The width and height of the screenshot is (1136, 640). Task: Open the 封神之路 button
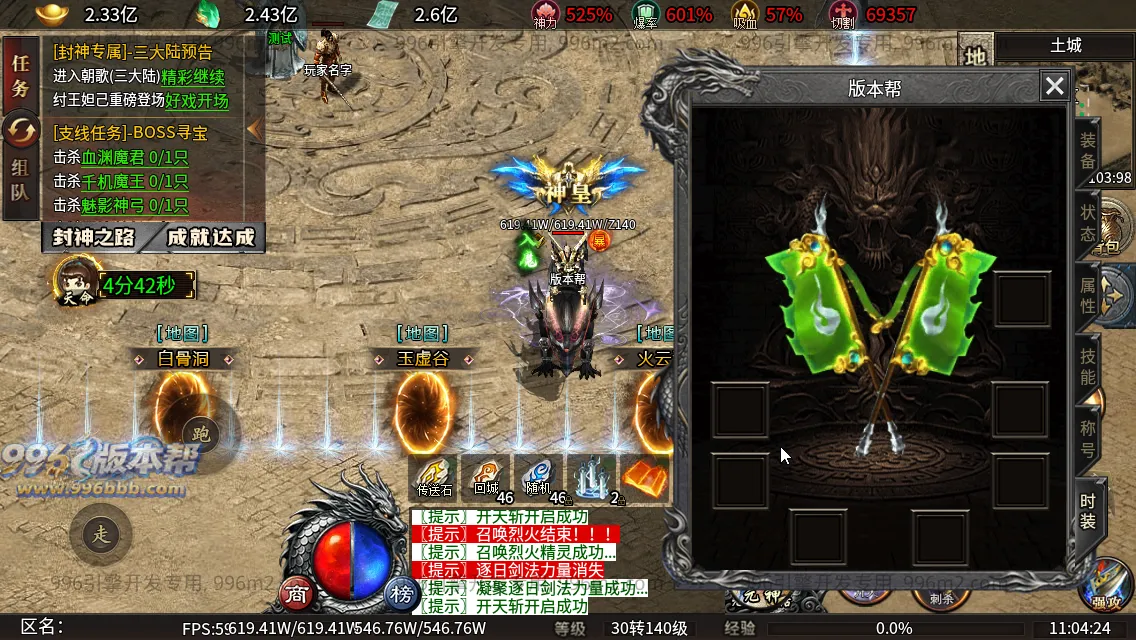tap(92, 237)
